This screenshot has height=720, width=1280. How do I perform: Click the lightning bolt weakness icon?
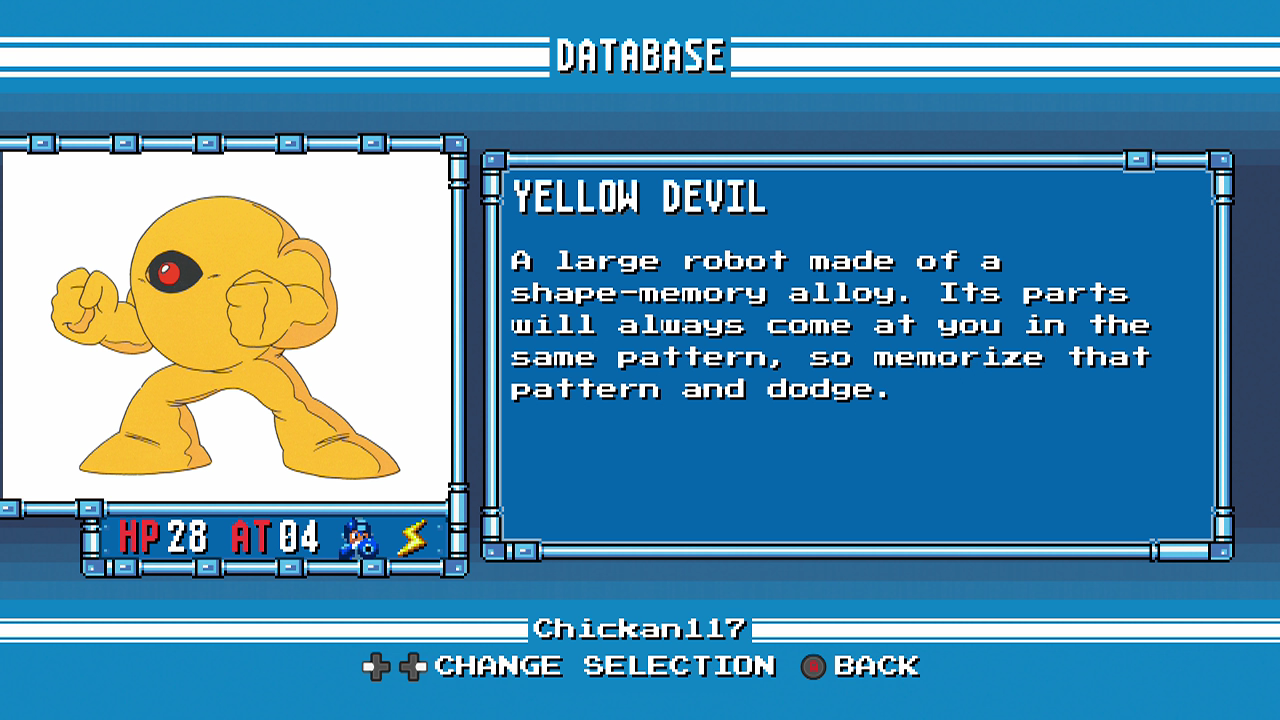tap(412, 539)
